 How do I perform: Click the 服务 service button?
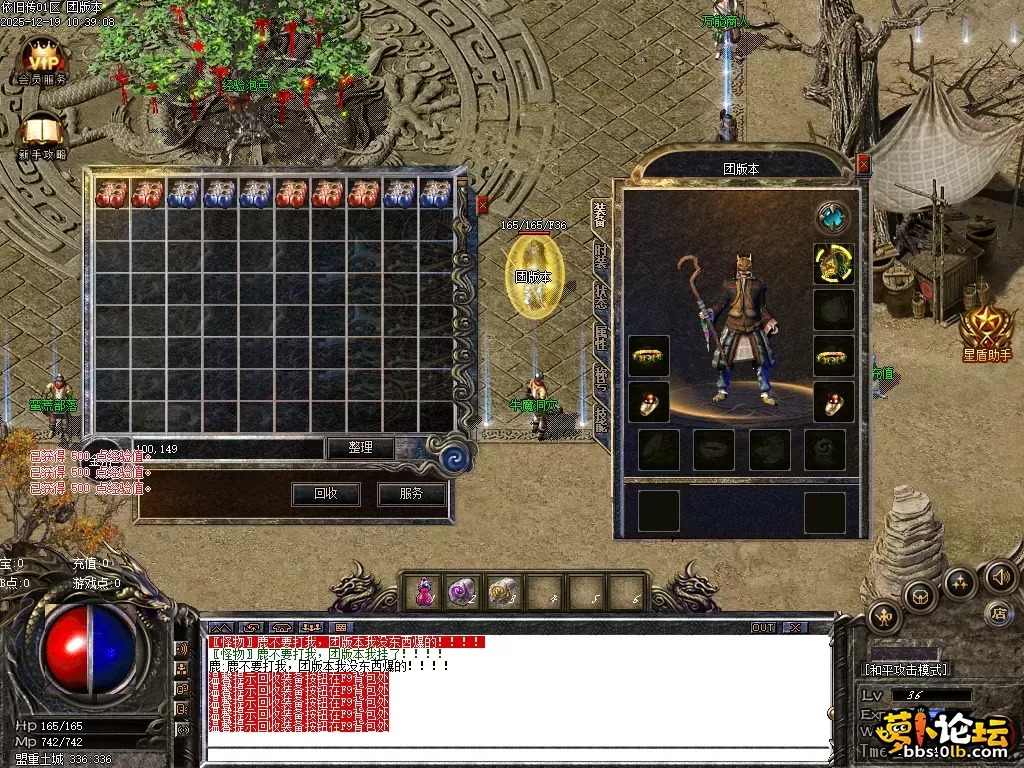click(411, 493)
